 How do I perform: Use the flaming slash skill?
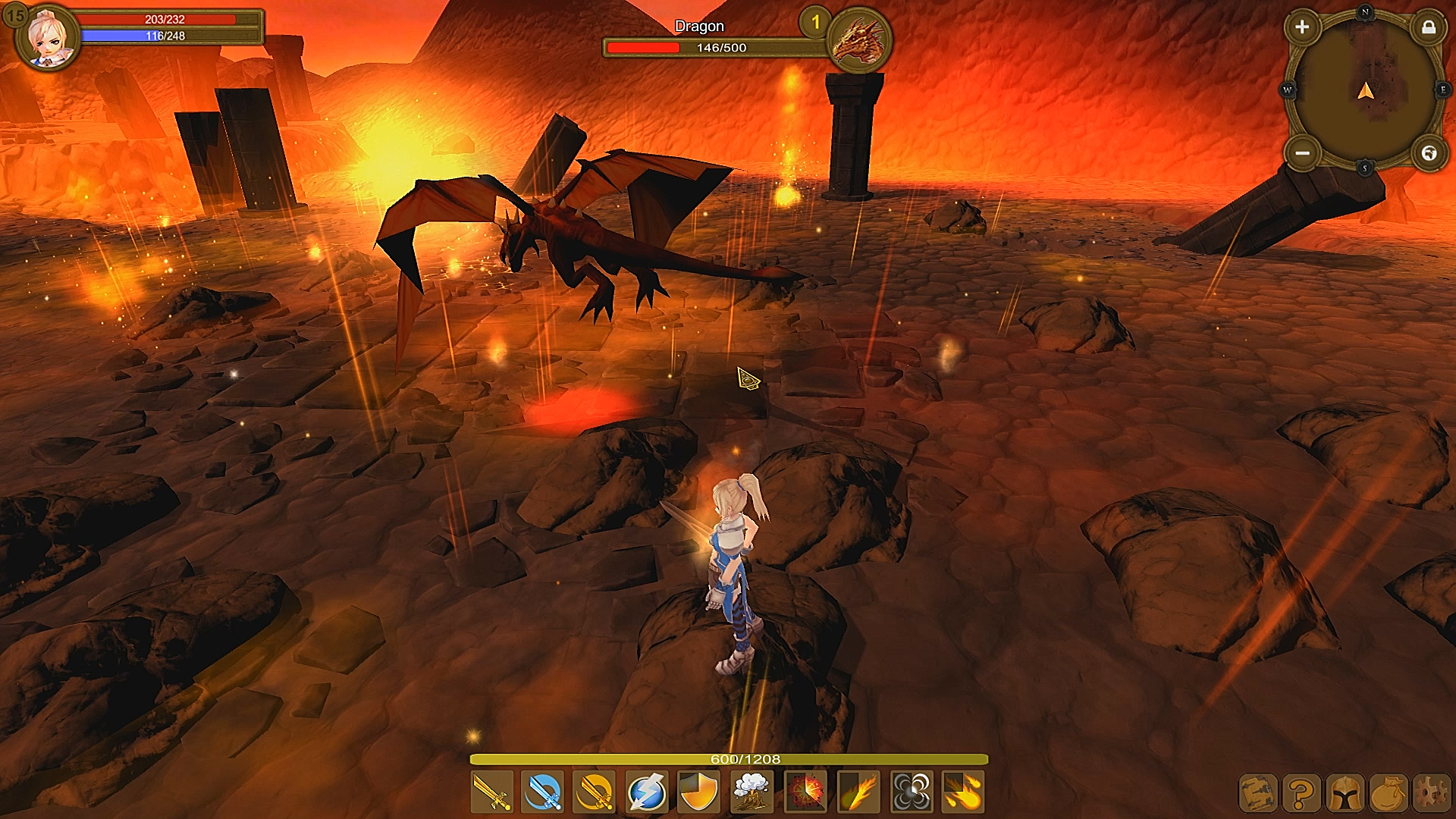coord(858,792)
